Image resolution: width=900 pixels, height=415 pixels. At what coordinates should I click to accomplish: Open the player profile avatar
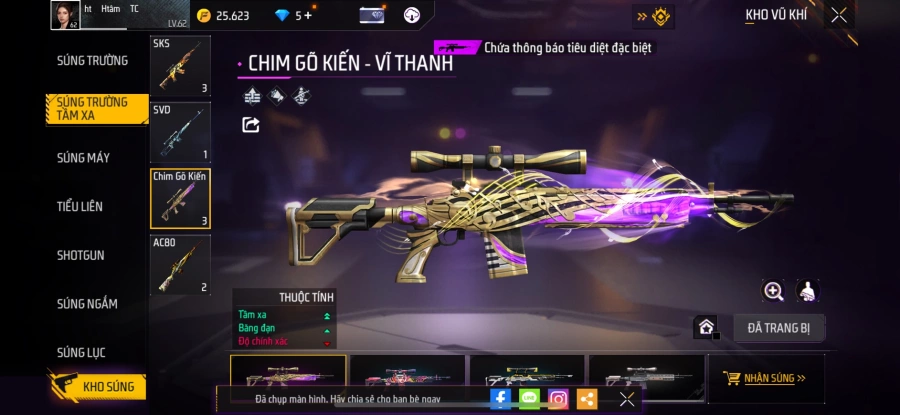[x=65, y=15]
